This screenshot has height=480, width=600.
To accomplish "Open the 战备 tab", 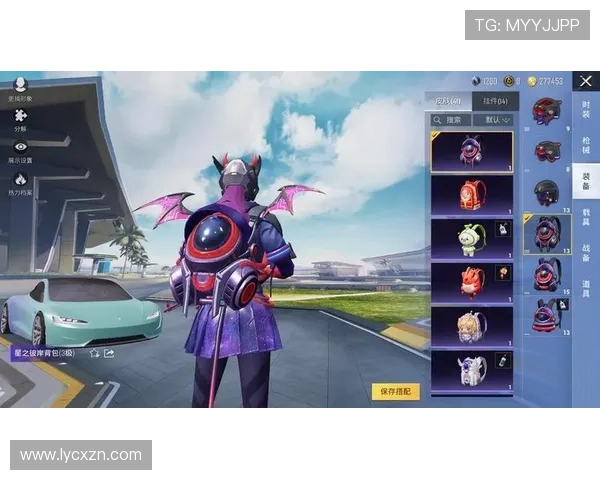I will (x=586, y=254).
